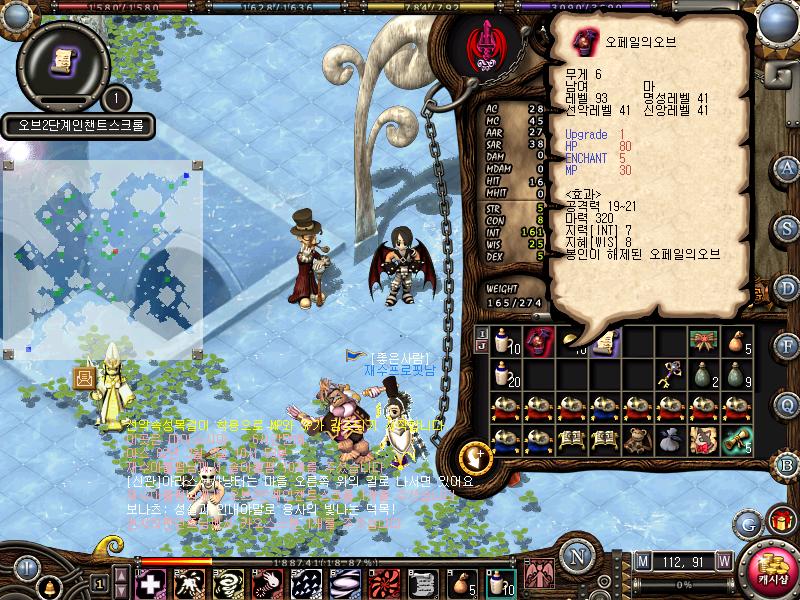Select the milk bottle stack of 20
Viewport: 800px width, 600px height.
point(505,375)
